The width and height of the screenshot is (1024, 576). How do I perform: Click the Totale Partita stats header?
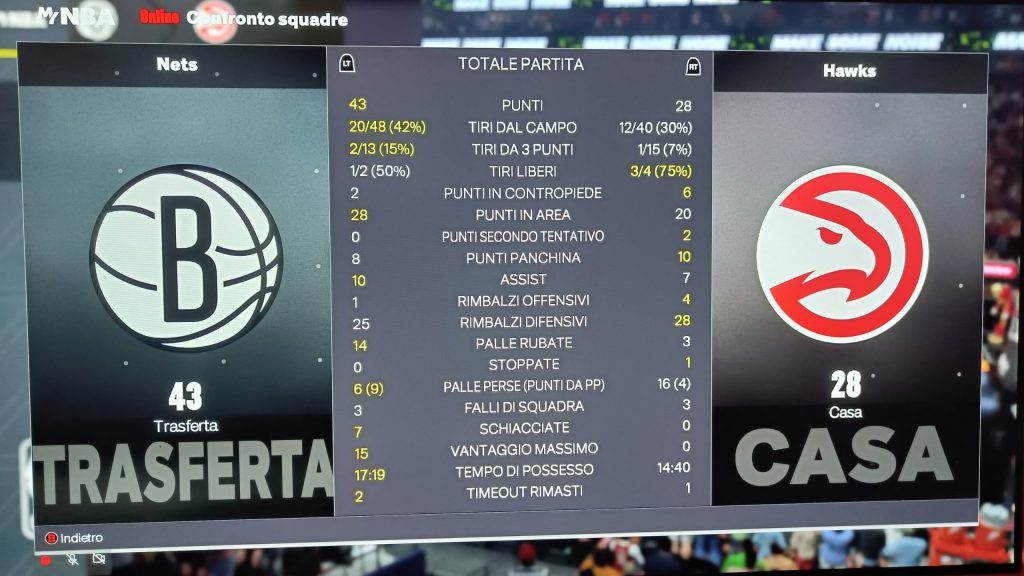520,65
